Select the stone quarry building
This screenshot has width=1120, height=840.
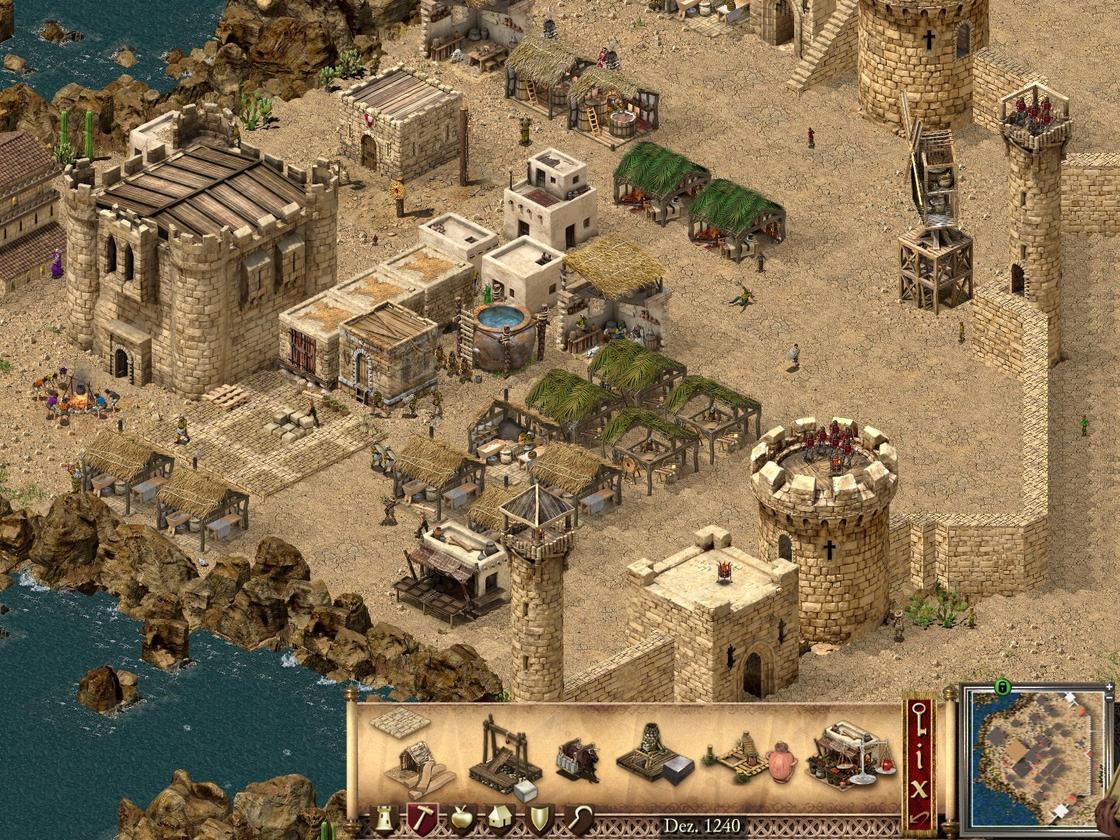pyautogui.click(x=505, y=757)
